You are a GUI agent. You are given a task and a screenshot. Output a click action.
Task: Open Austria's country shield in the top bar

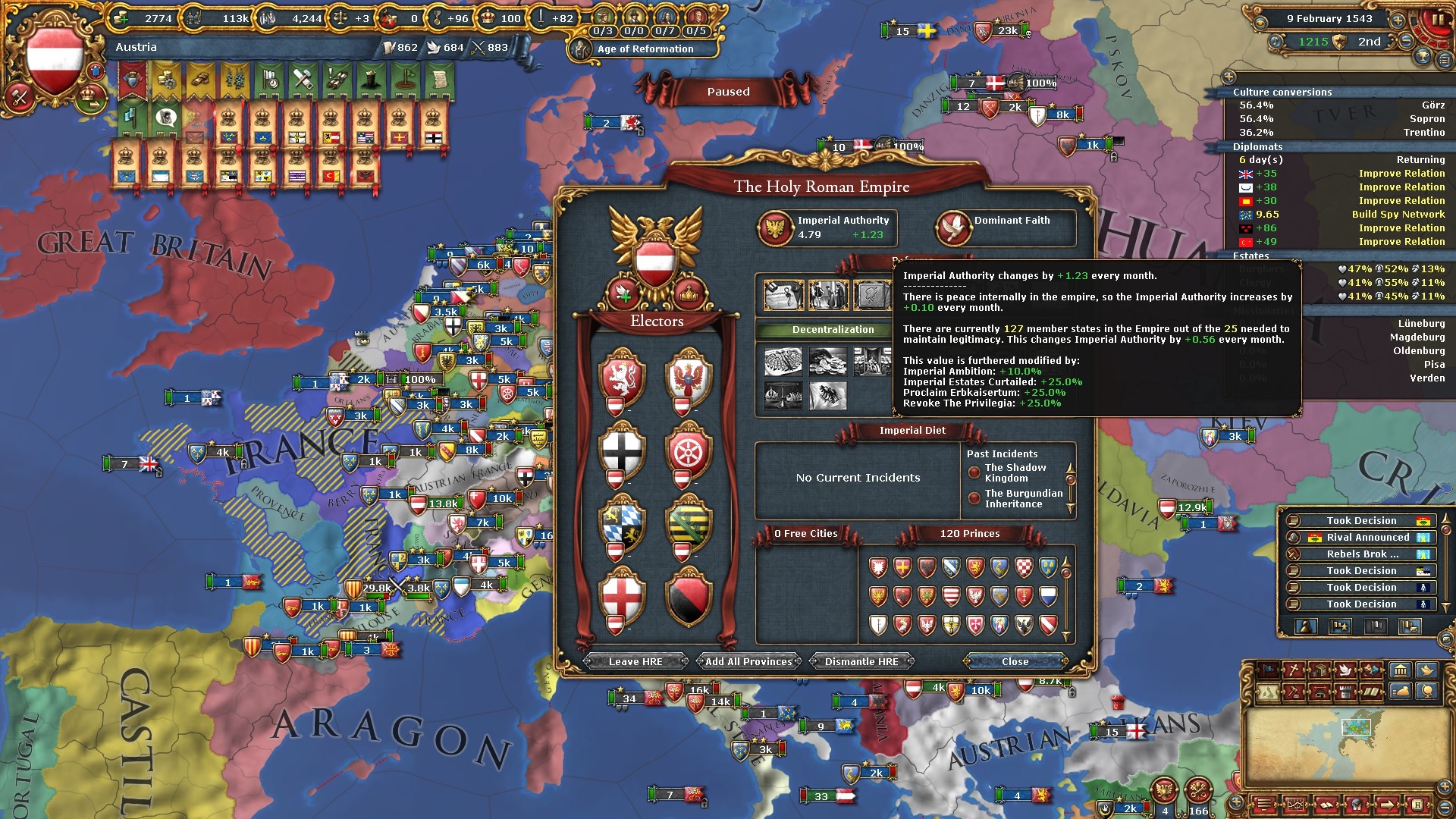(54, 60)
